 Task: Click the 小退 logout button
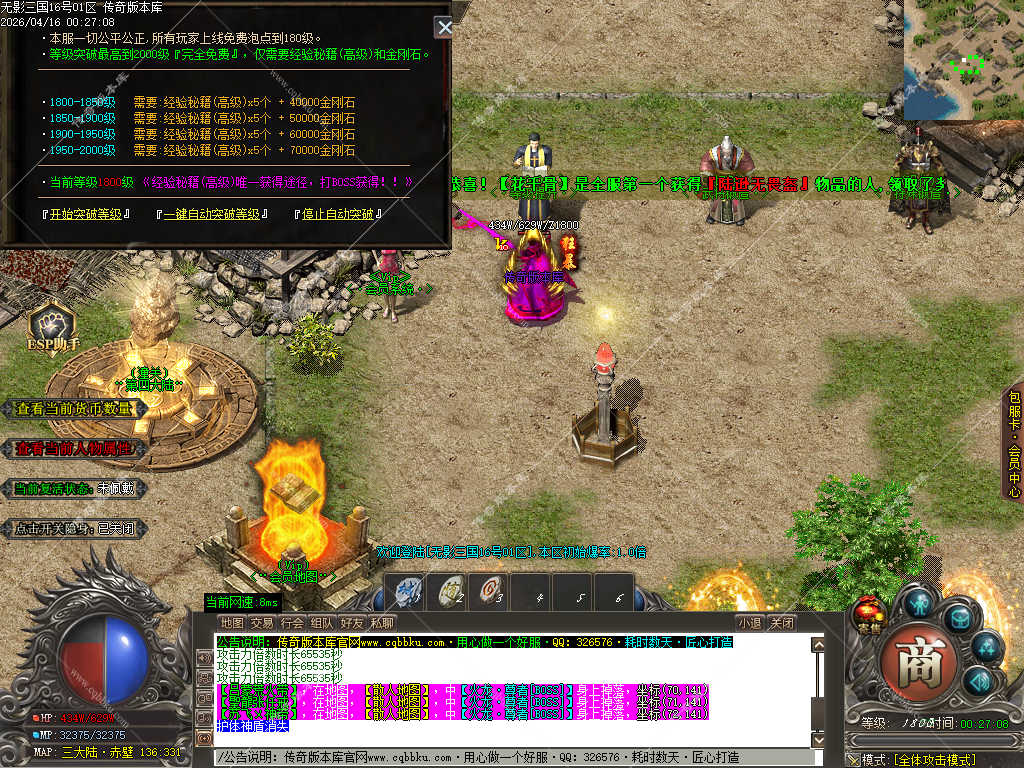[x=750, y=623]
